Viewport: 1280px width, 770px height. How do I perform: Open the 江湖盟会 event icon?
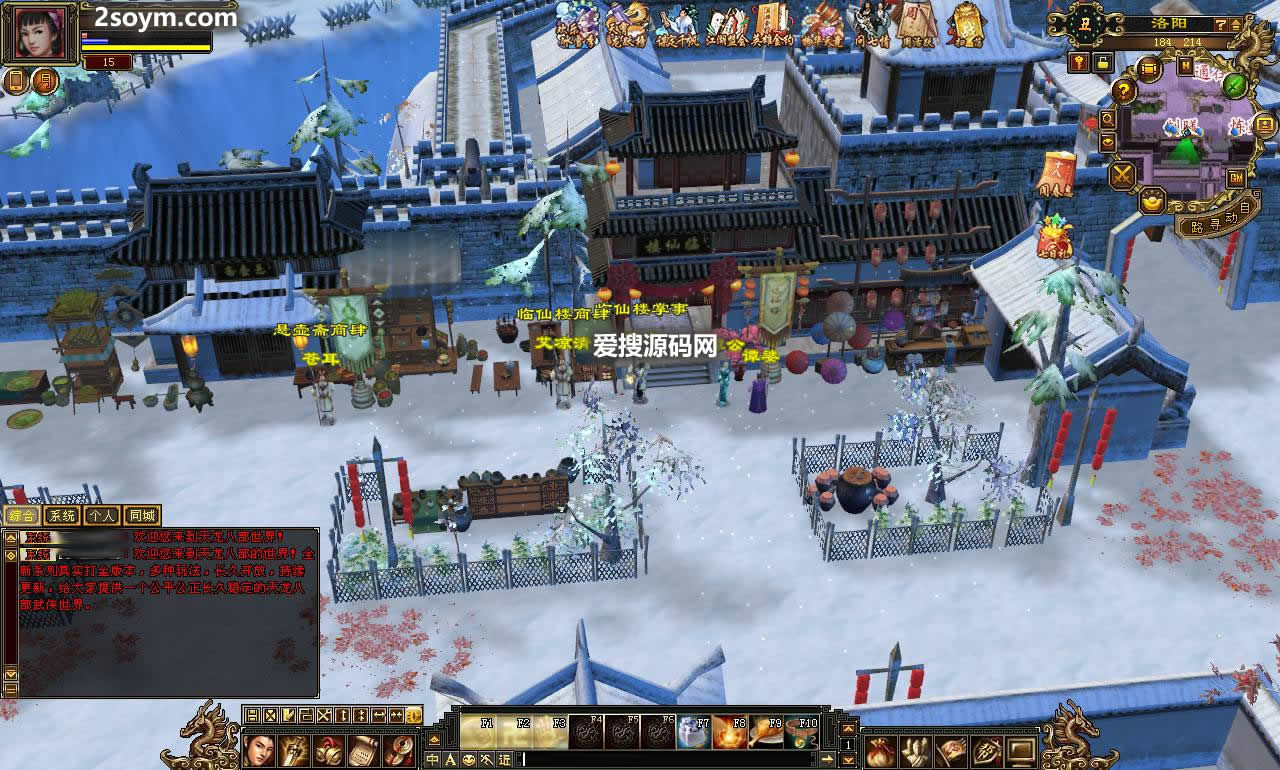tap(728, 24)
